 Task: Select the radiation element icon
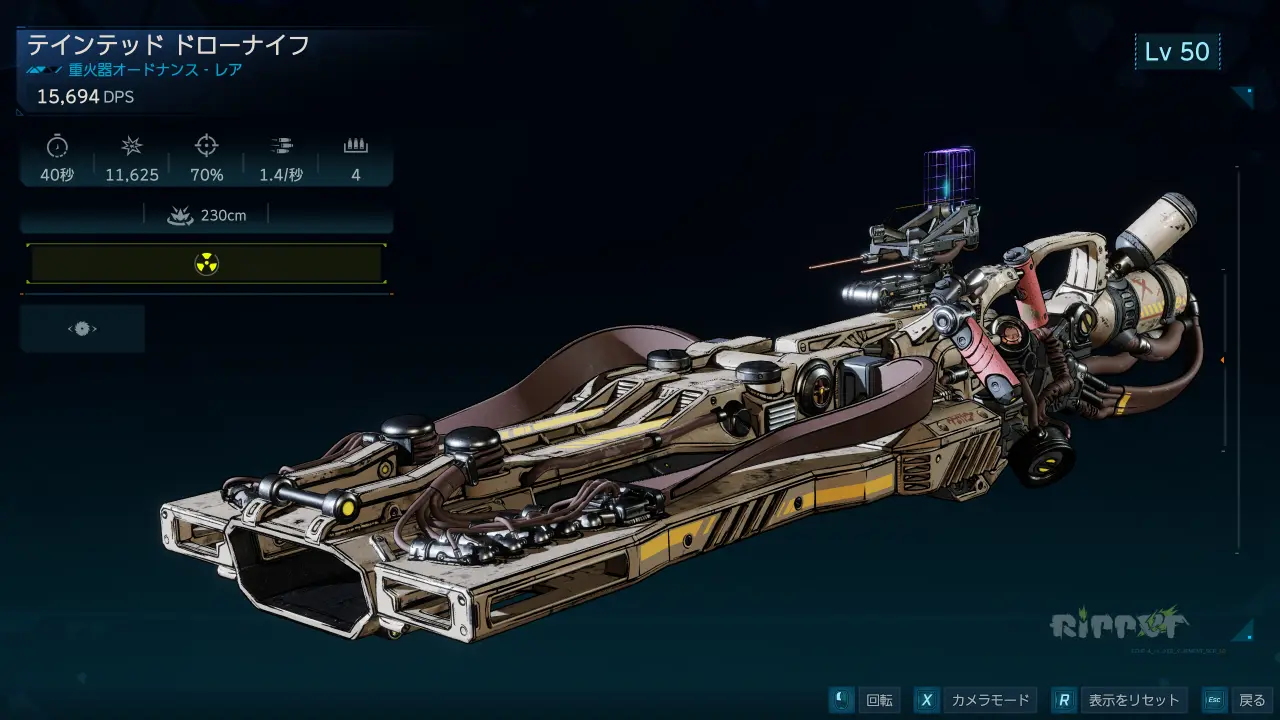206,264
